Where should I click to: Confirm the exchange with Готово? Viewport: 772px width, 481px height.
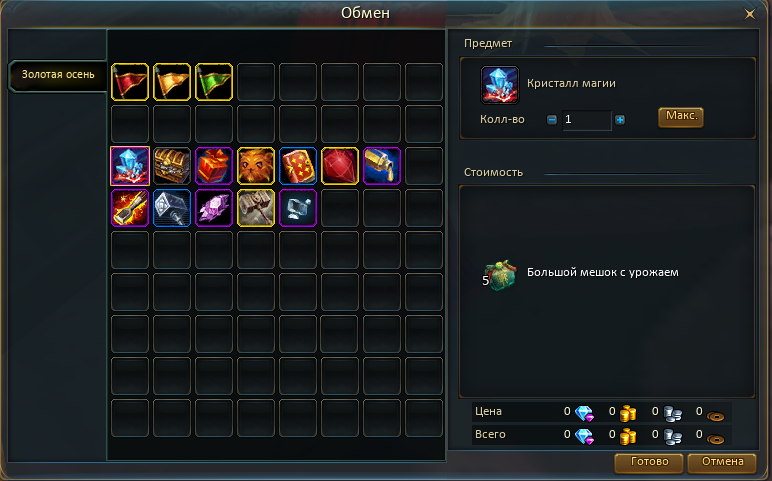pos(649,462)
